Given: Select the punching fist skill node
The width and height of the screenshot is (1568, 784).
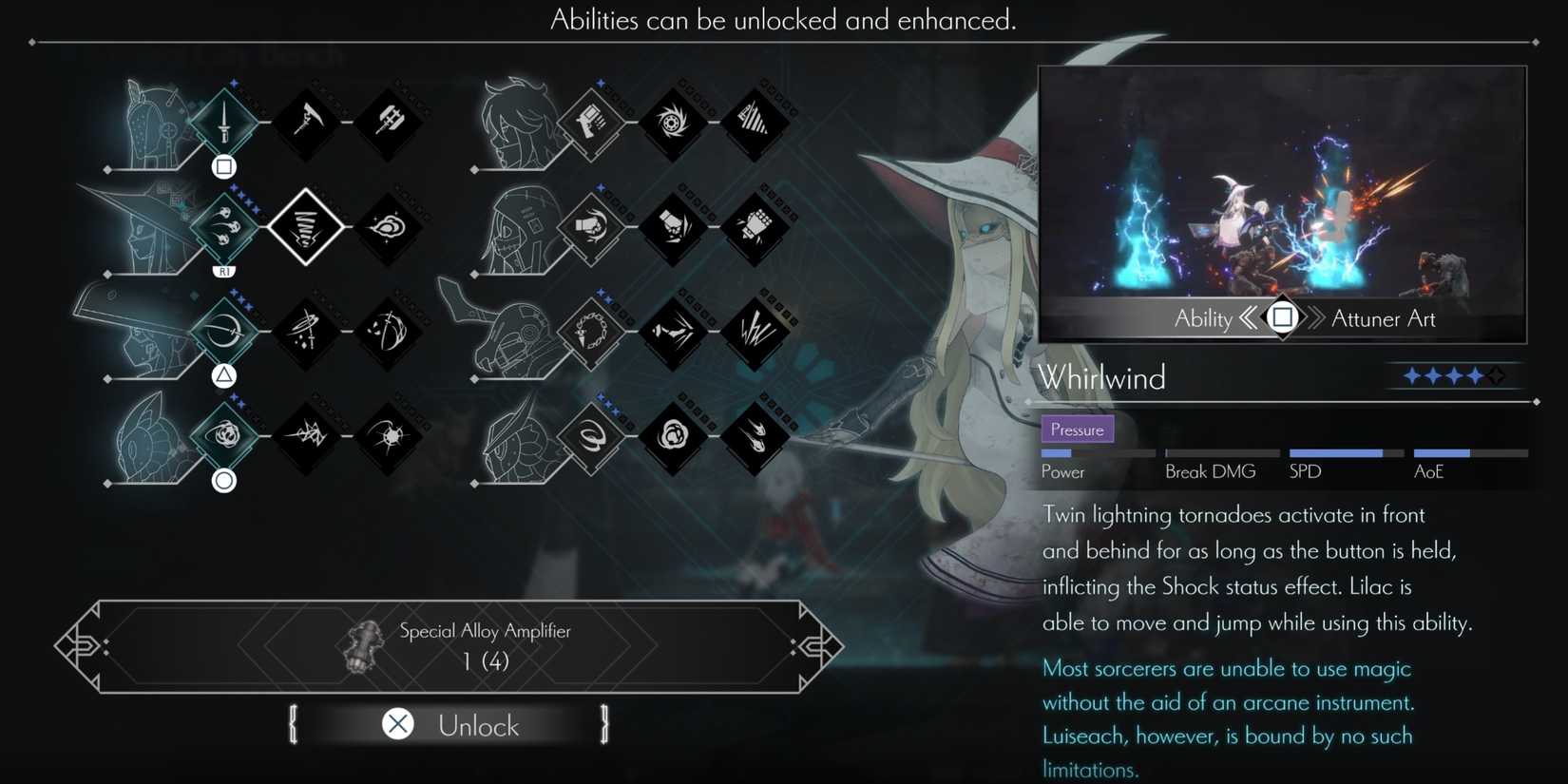Looking at the screenshot, I should click(590, 228).
